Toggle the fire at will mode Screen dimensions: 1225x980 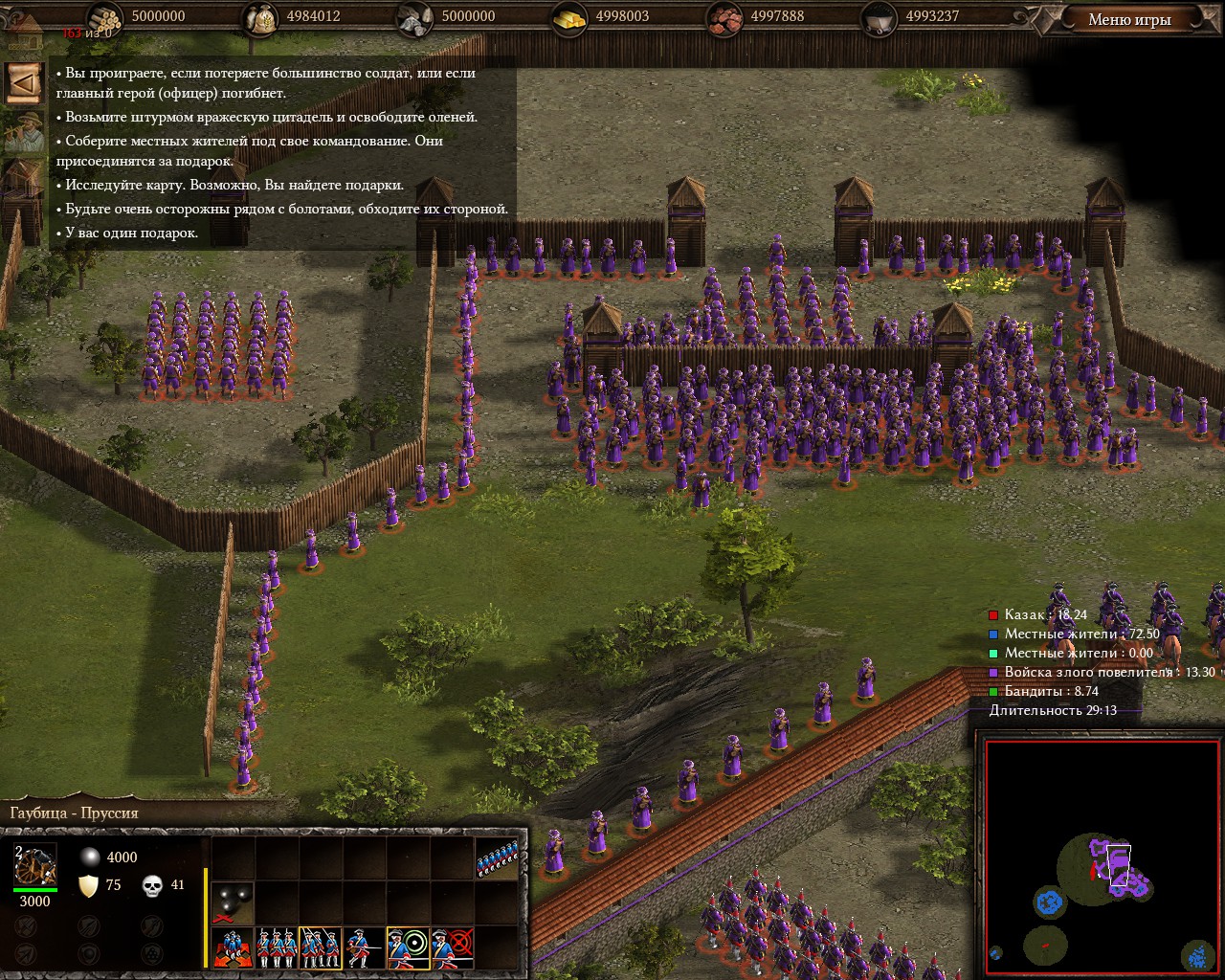click(409, 947)
